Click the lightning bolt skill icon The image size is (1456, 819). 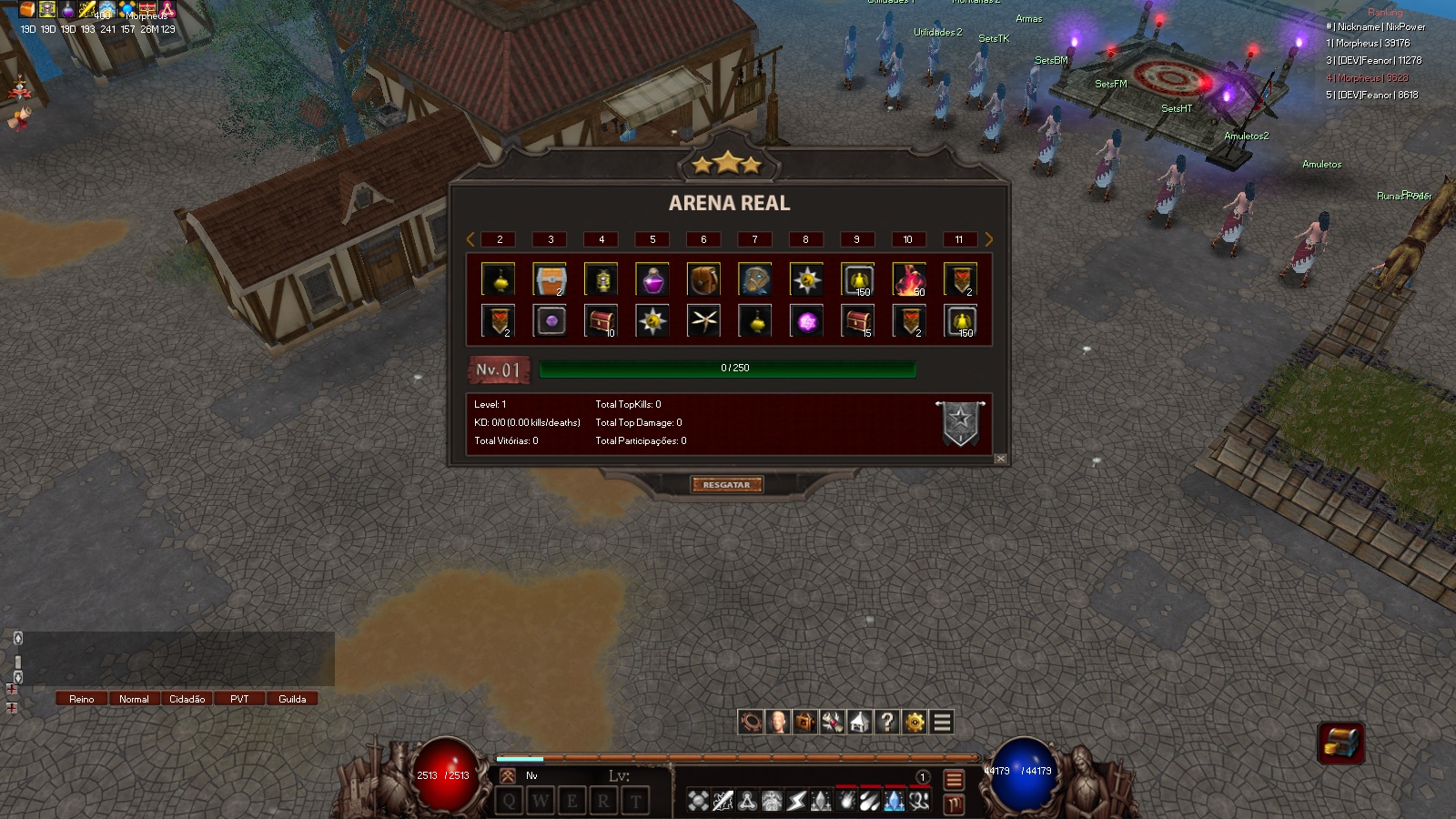pos(795,801)
